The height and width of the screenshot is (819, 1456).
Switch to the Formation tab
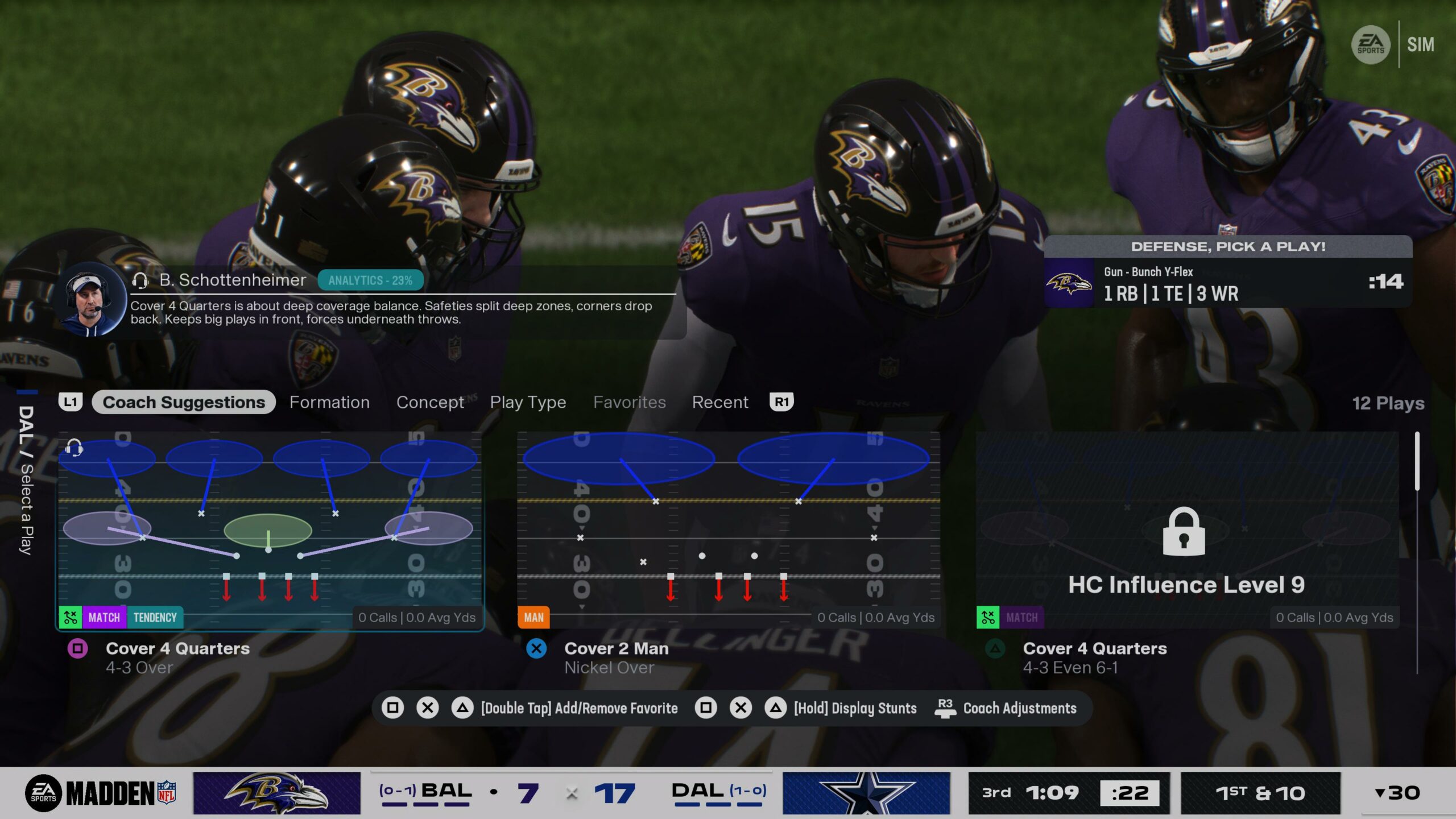[329, 402]
